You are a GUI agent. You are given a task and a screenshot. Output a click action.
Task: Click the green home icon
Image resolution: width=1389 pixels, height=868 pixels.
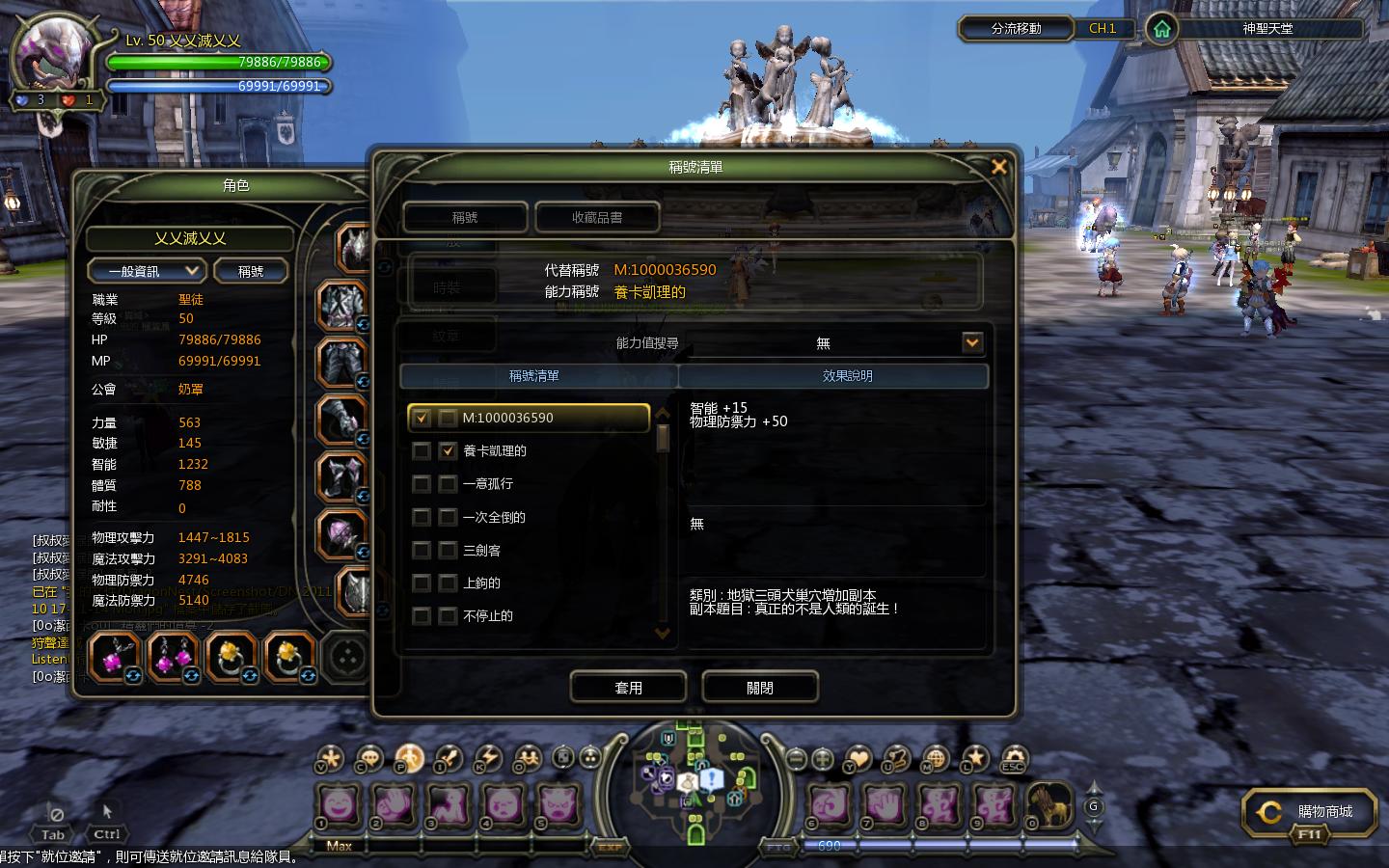click(x=1161, y=29)
